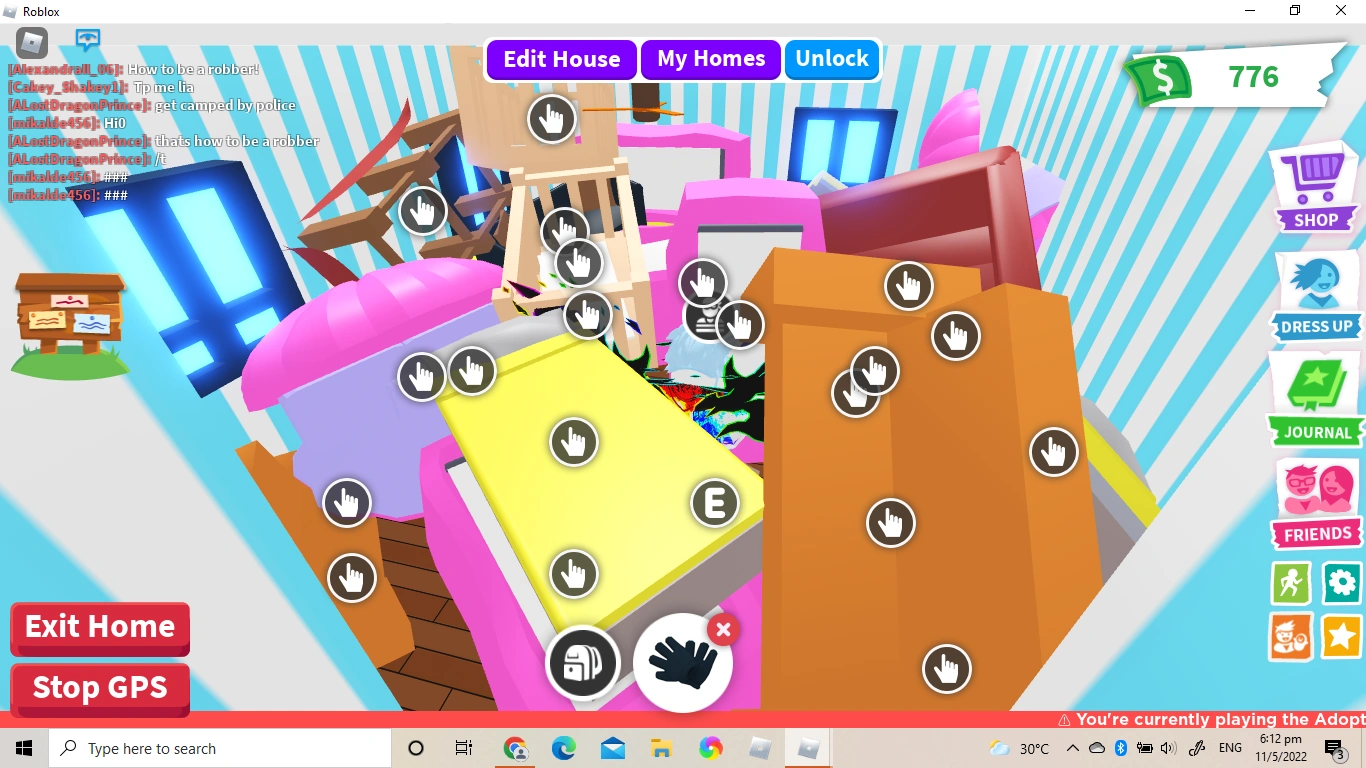Click Exit Home

99,628
